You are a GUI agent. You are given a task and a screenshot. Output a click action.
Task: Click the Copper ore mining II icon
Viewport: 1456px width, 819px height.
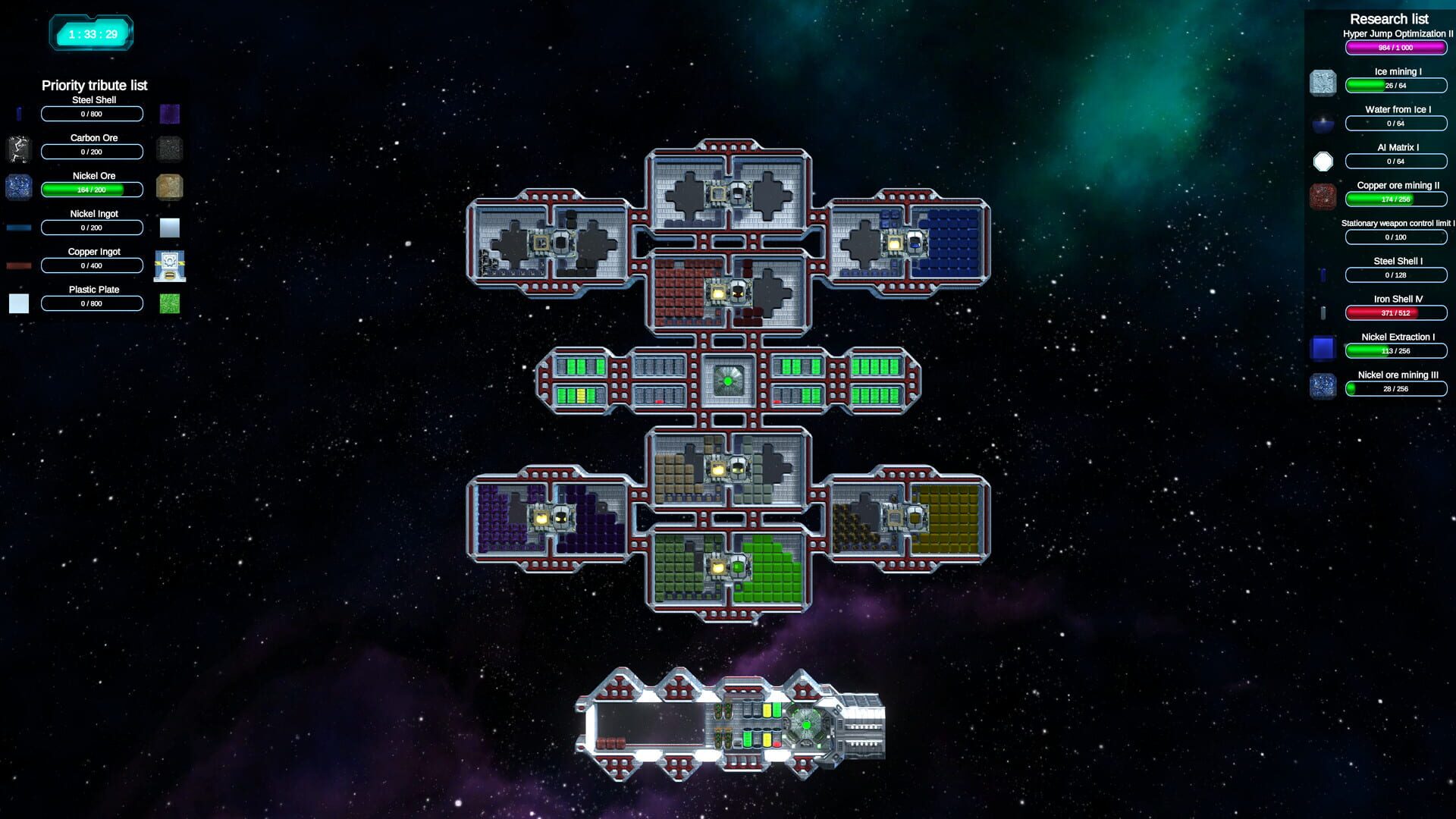click(1323, 196)
